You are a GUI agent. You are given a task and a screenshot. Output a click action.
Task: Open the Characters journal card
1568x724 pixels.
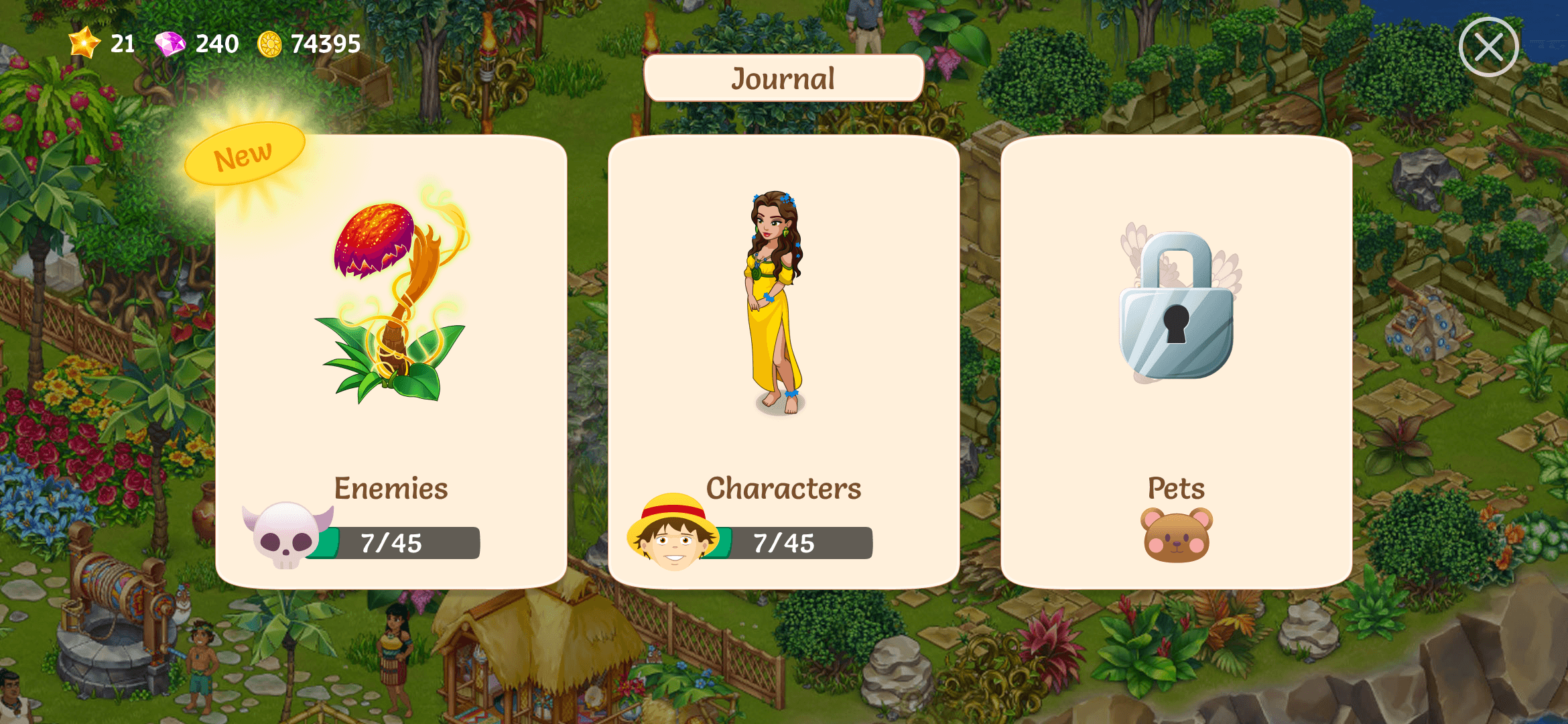pos(783,362)
